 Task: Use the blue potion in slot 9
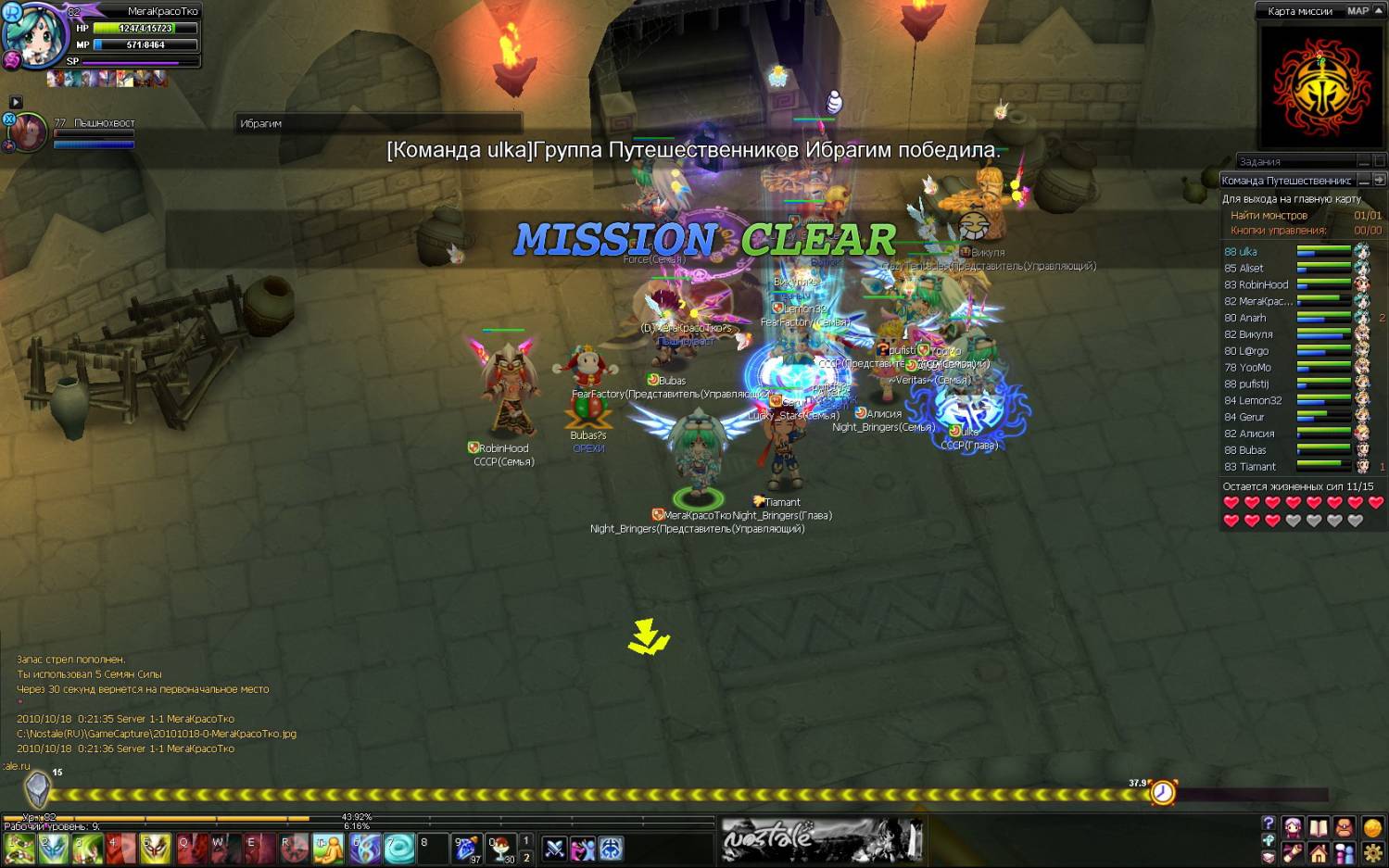point(467,849)
